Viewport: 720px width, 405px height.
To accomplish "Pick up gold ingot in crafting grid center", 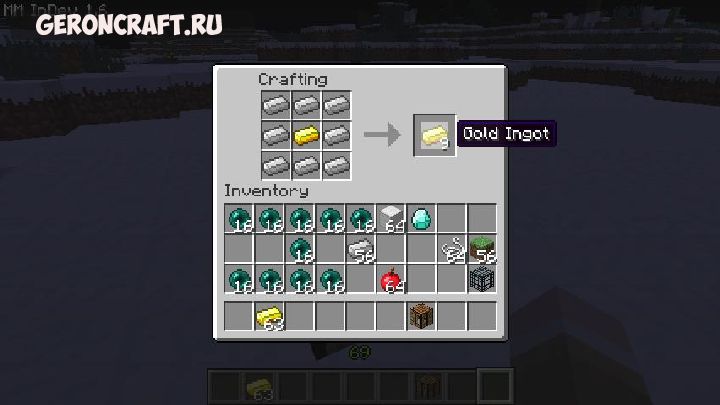I will pyautogui.click(x=306, y=134).
